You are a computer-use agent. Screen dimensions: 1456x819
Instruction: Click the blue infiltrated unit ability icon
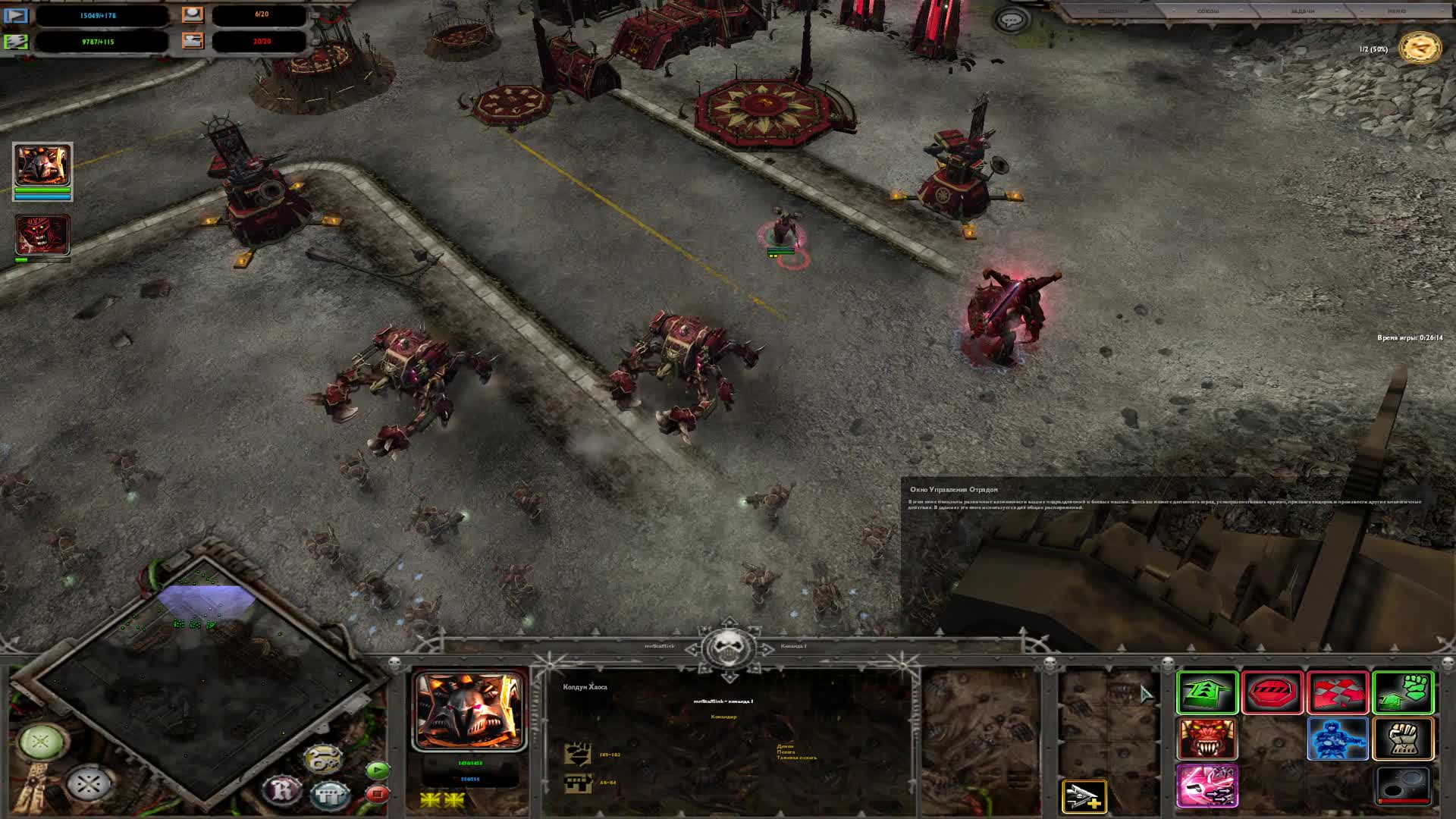pos(1338,739)
